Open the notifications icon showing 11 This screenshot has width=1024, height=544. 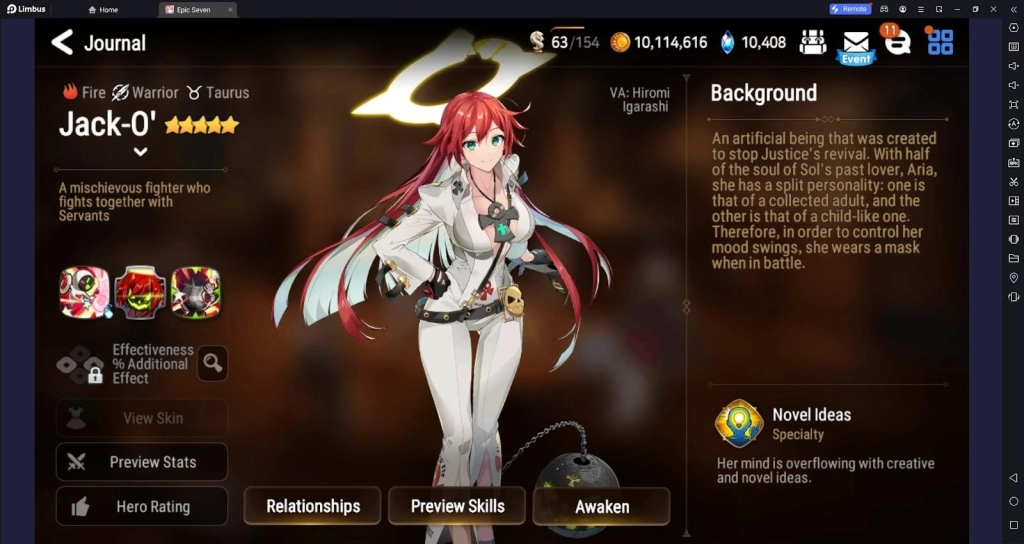[896, 42]
